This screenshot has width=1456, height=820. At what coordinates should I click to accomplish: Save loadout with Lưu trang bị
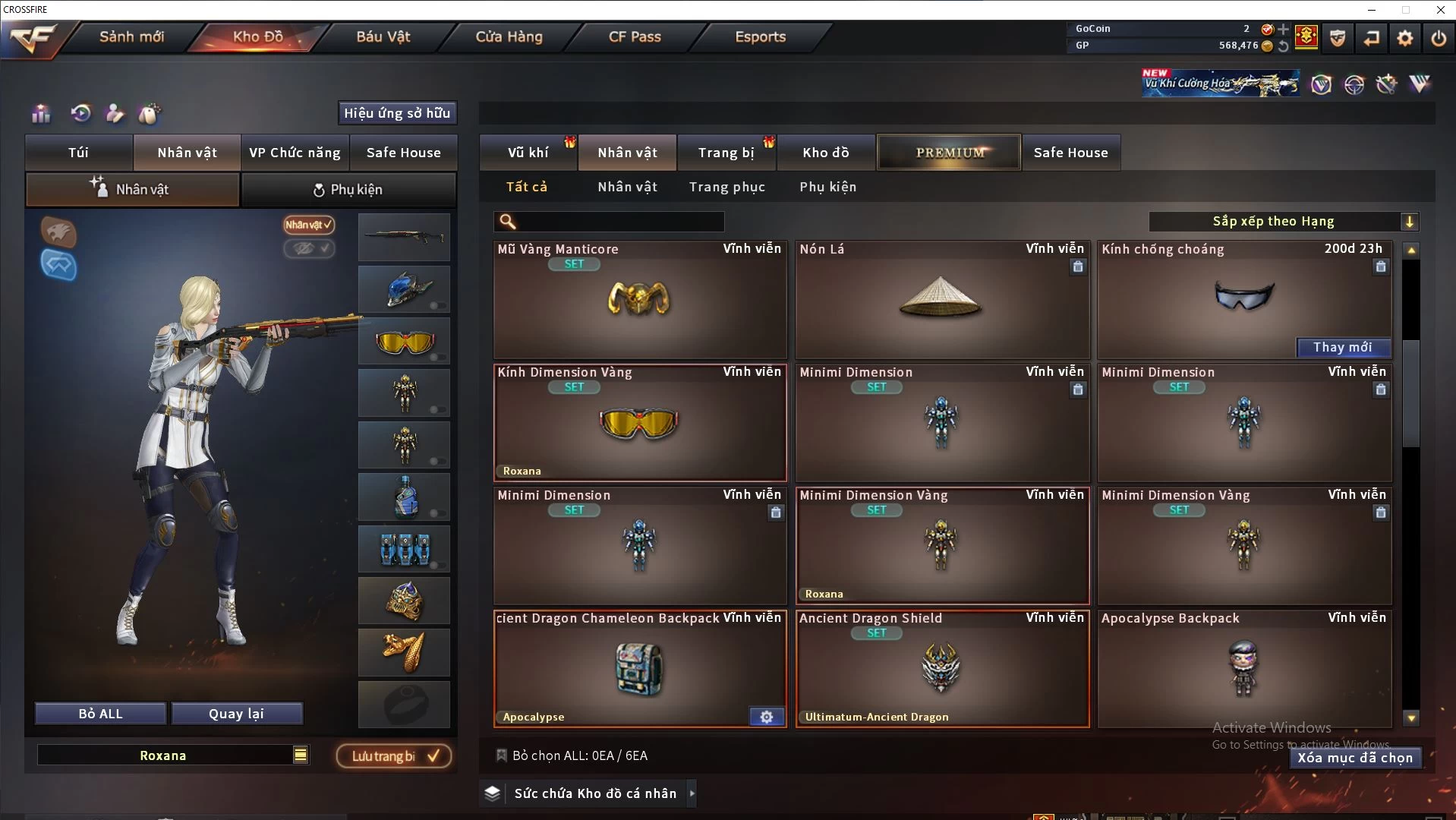point(394,756)
